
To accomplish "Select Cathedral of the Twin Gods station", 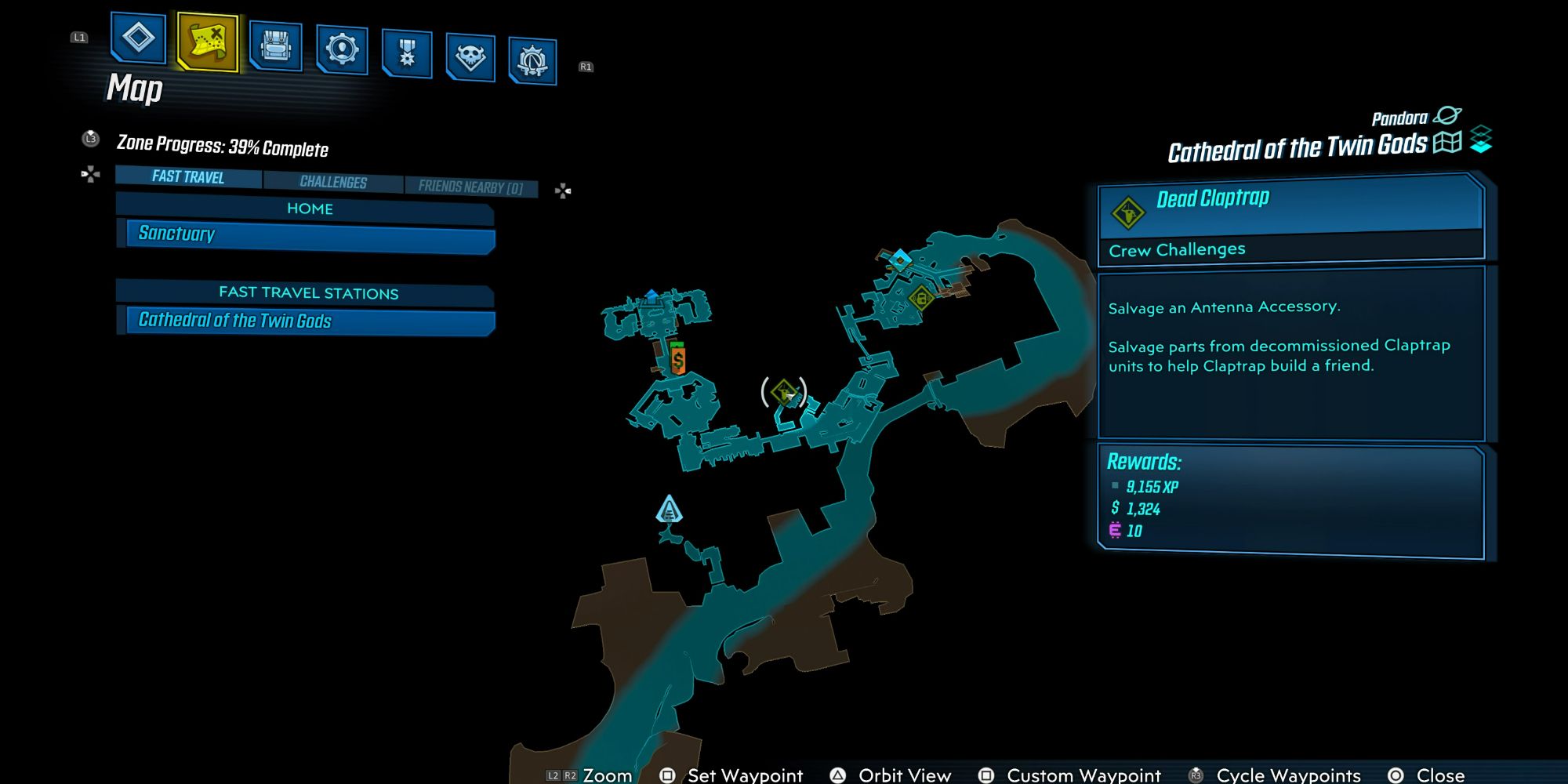I will click(x=310, y=321).
